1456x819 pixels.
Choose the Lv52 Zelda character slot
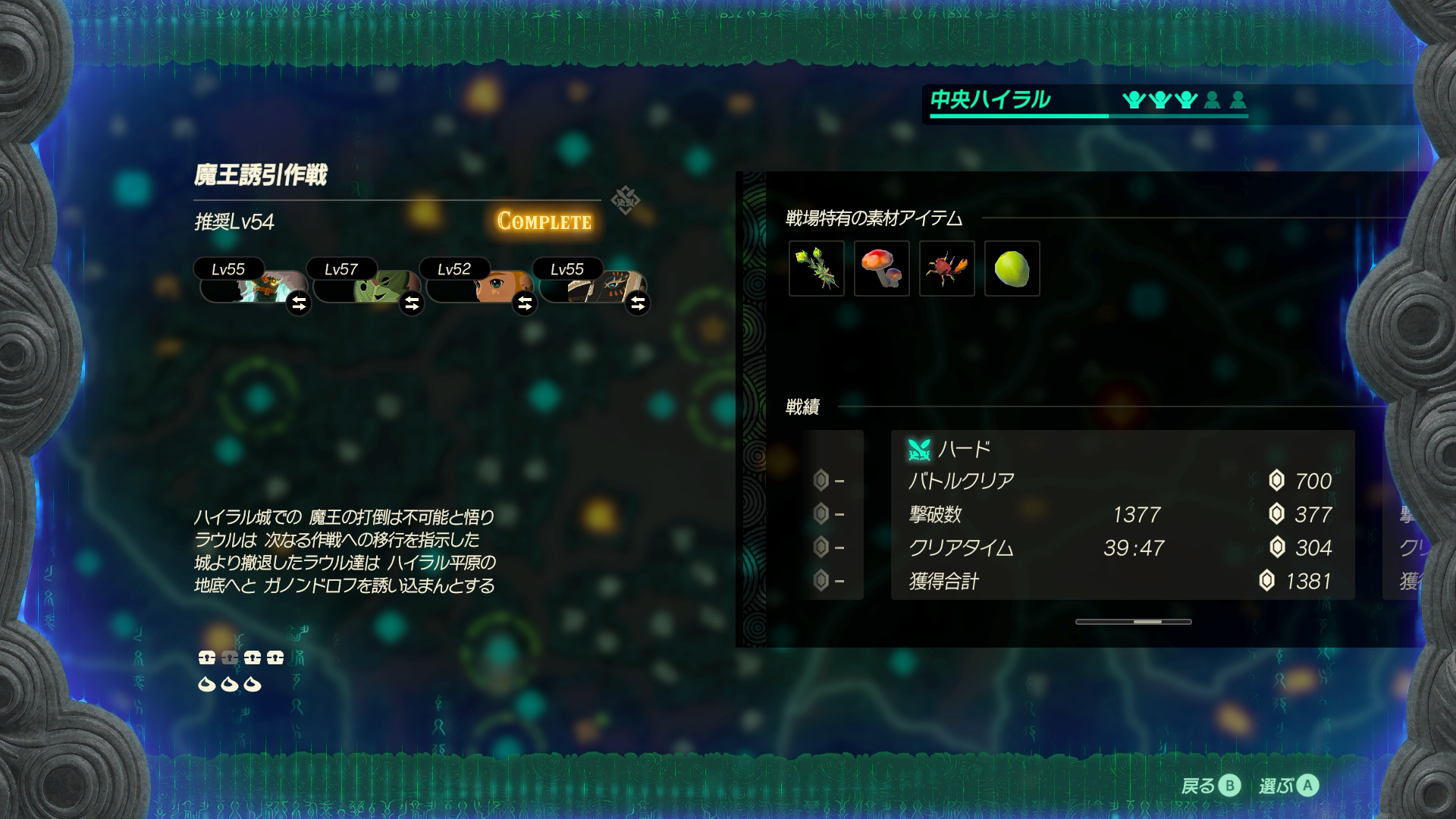point(479,285)
